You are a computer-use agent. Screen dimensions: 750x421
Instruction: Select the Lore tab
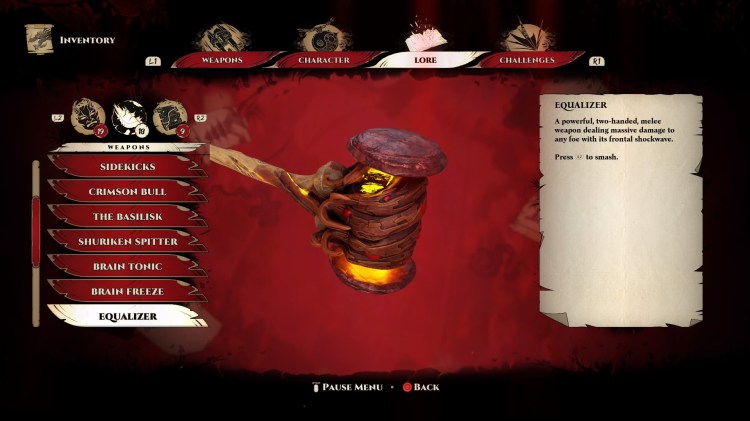tap(424, 60)
